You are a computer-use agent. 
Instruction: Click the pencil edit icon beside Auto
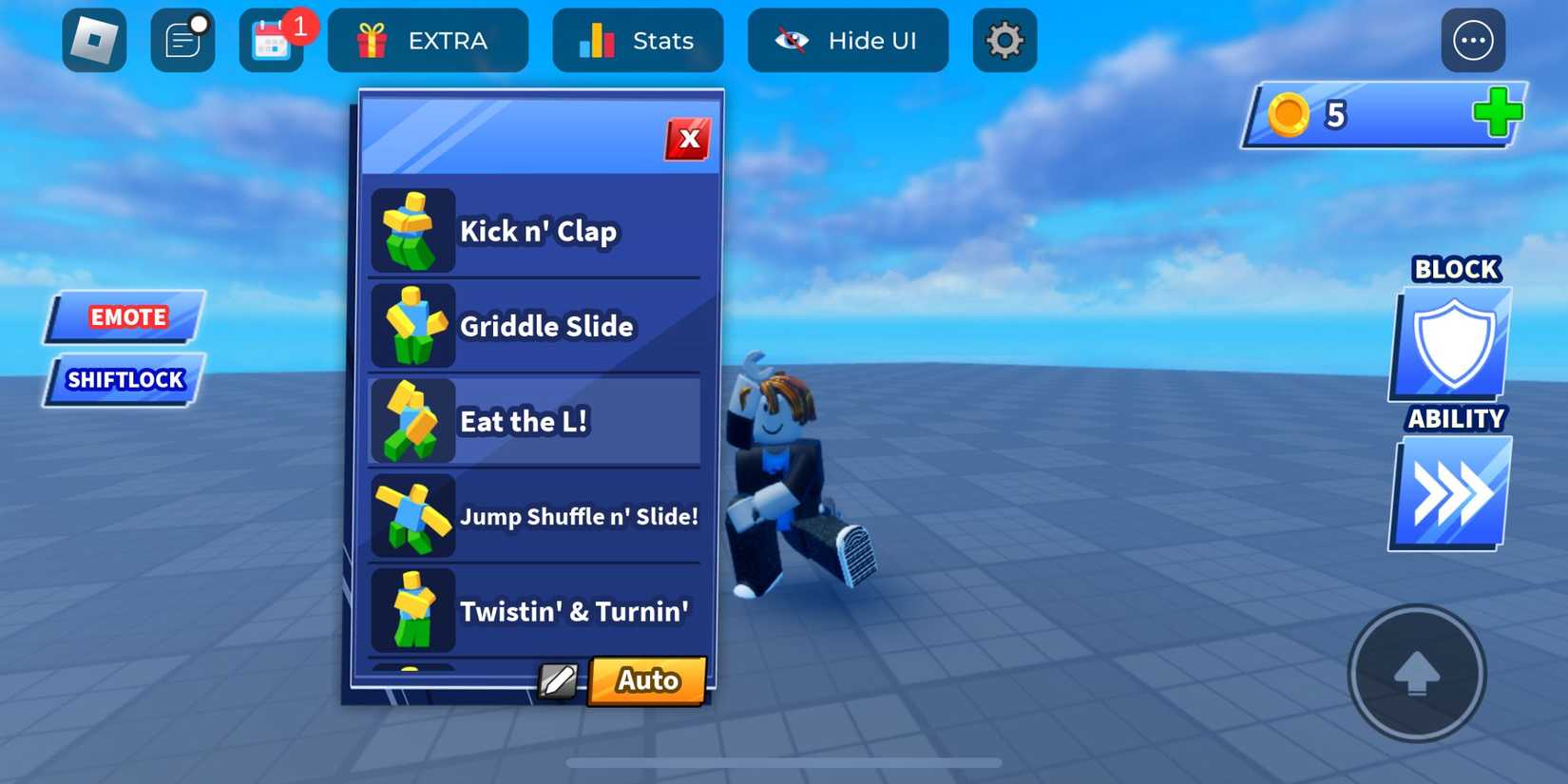pos(559,680)
